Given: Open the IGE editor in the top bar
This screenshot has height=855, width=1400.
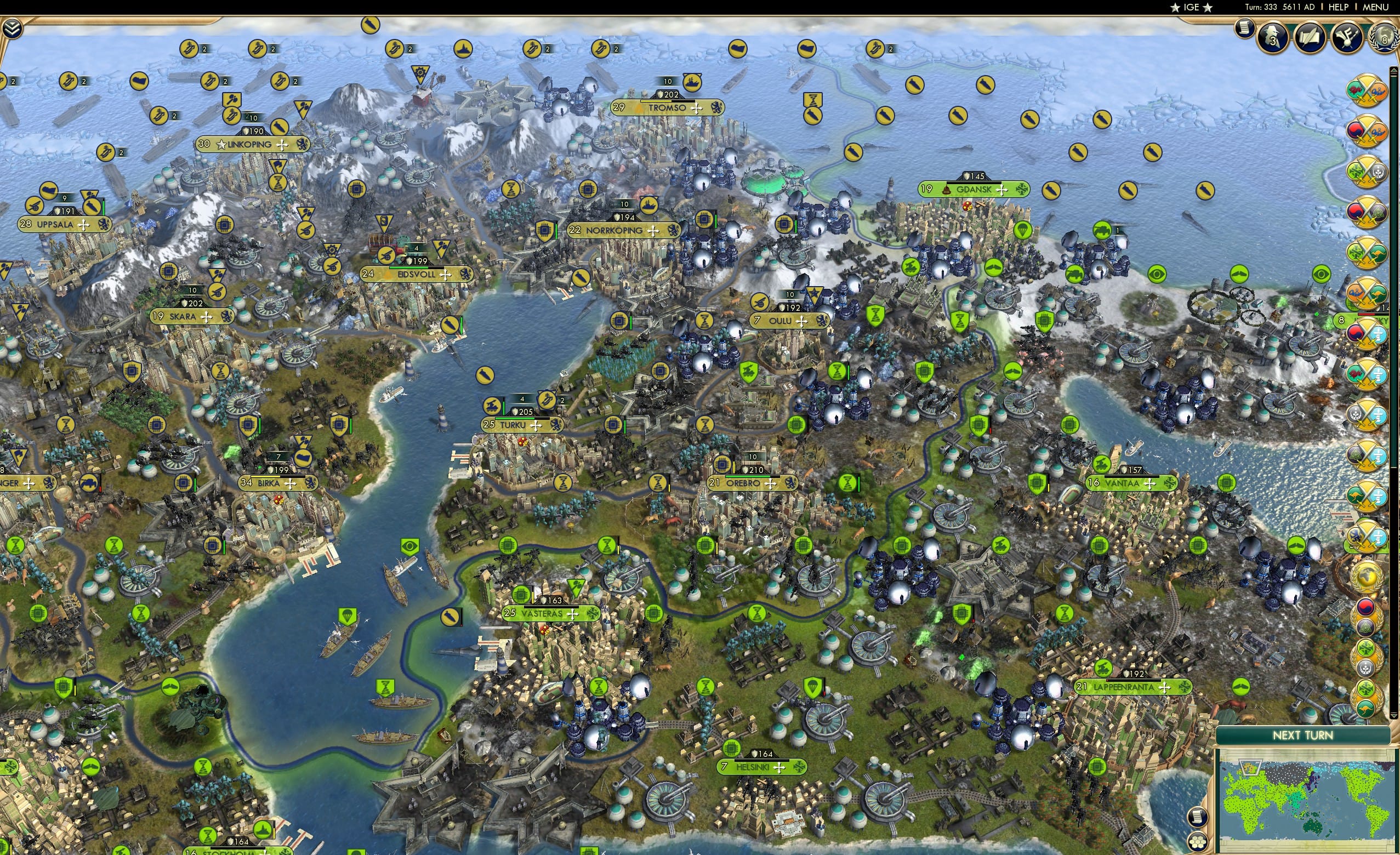Looking at the screenshot, I should (x=1192, y=7).
